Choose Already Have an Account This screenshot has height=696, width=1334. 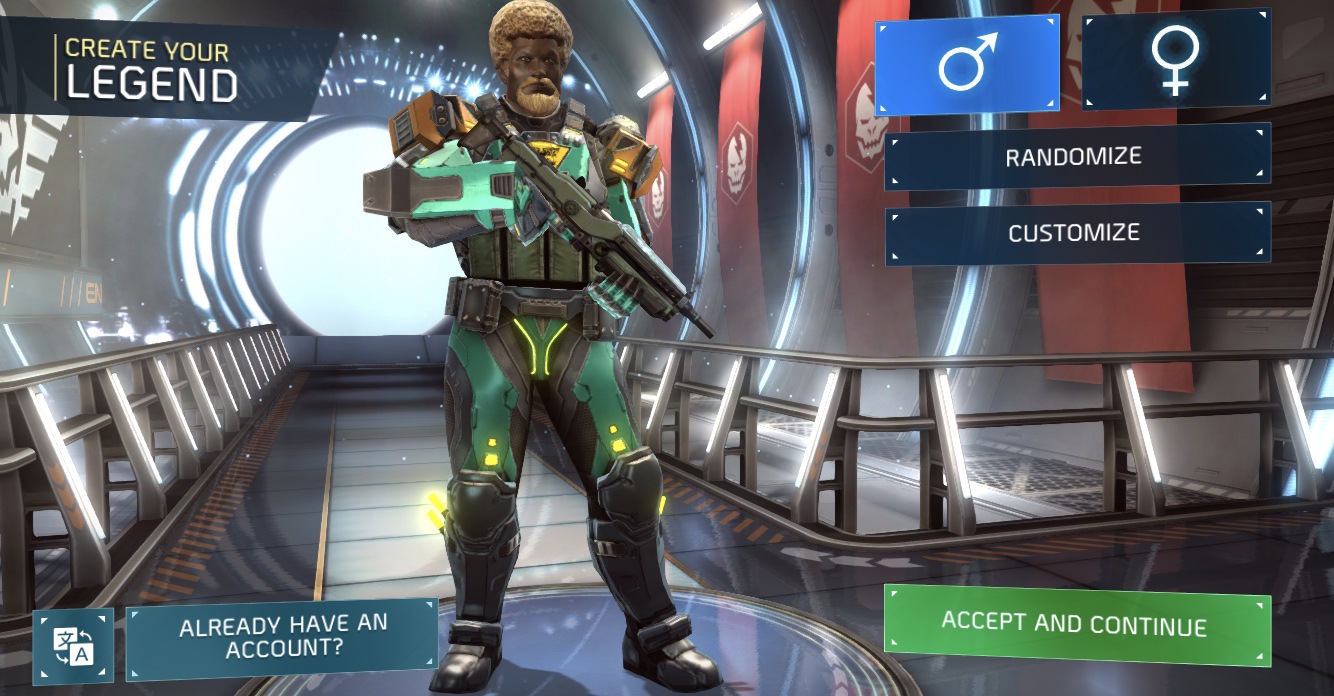tap(282, 638)
